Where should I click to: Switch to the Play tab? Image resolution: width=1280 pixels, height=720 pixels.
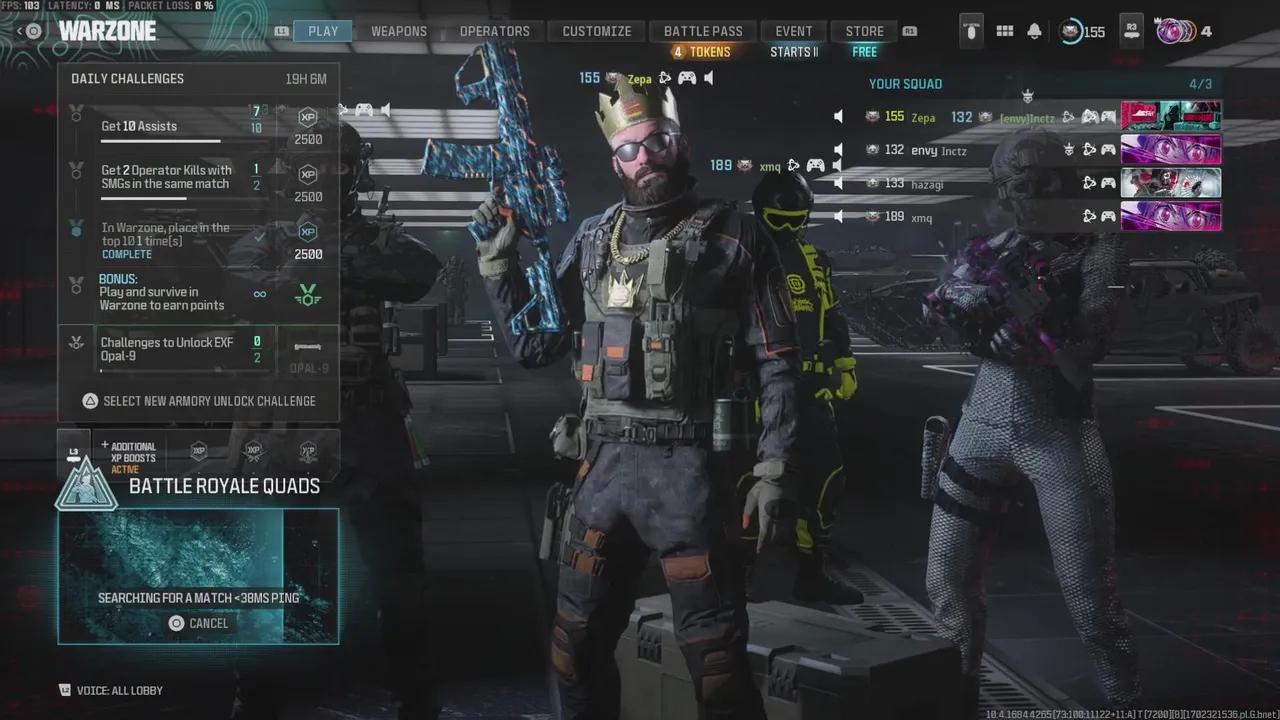pos(322,31)
